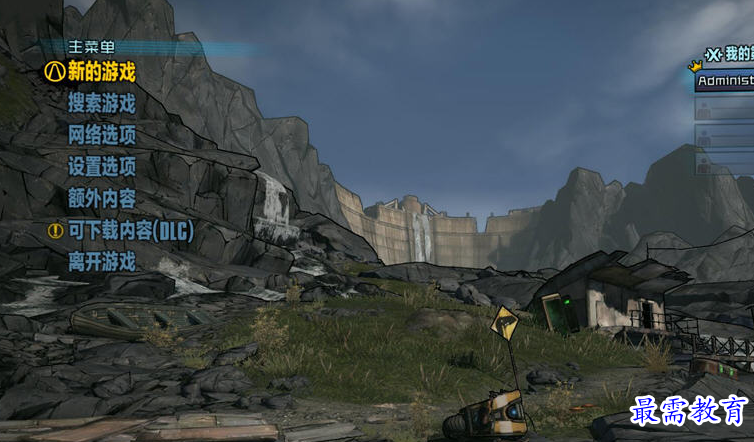Open the 网络选项 network options

click(101, 135)
